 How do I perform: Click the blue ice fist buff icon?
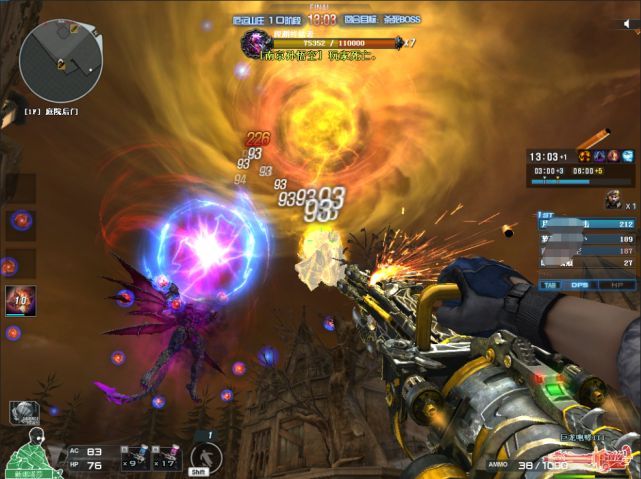tap(627, 156)
